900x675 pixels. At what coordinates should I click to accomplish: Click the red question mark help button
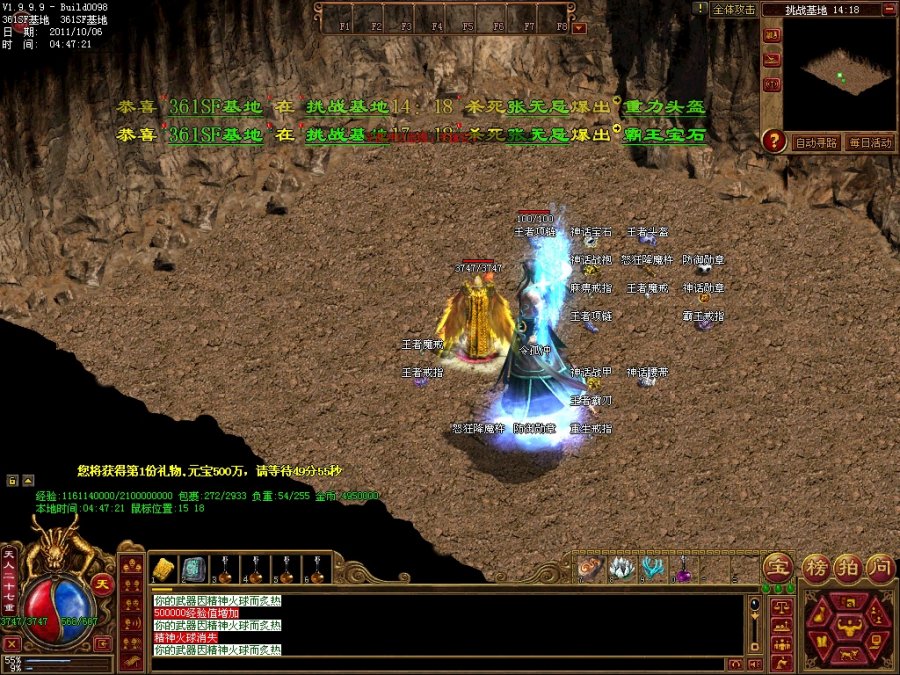pos(773,141)
